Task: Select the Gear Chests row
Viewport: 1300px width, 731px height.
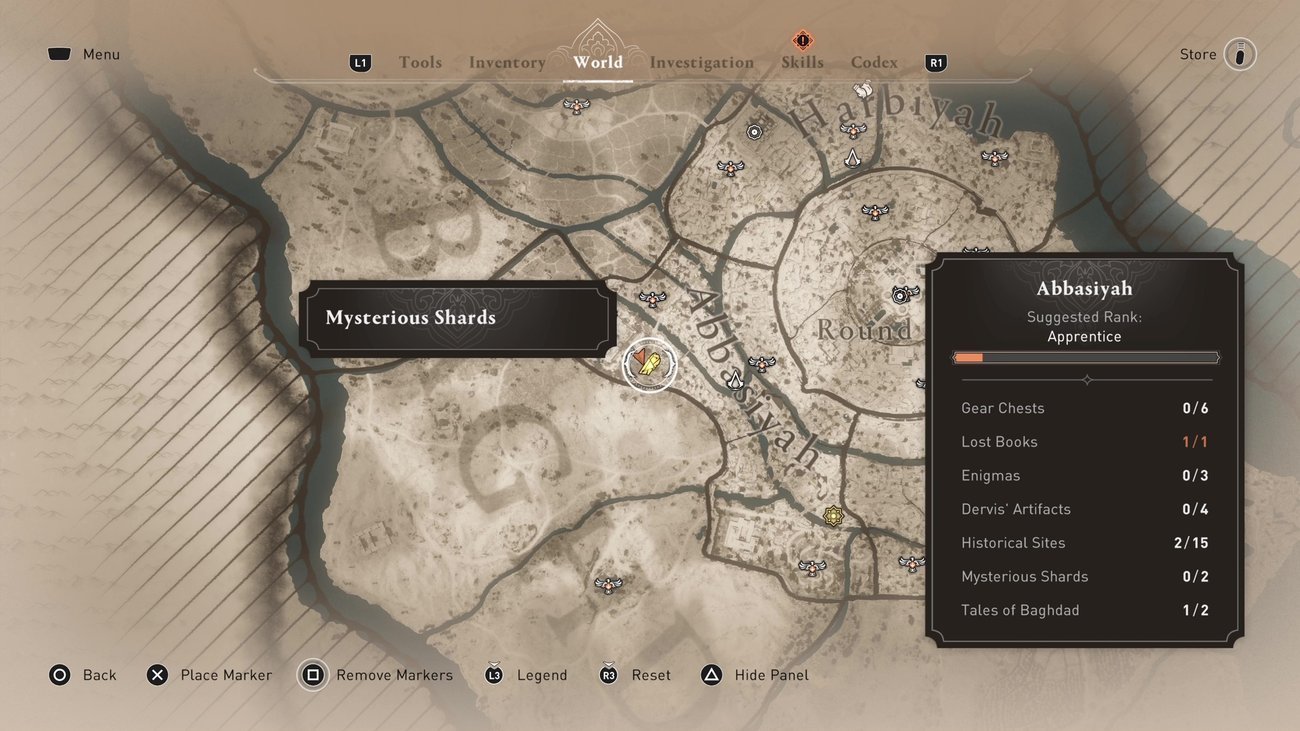Action: point(1084,408)
